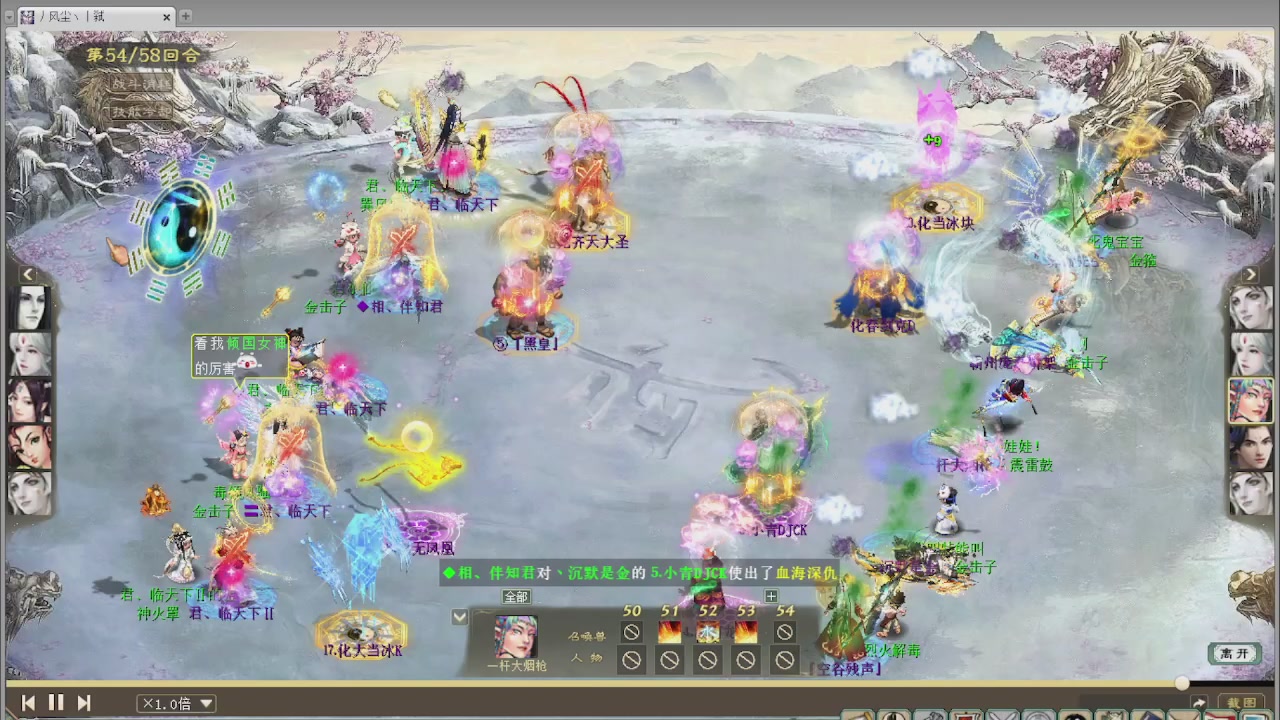Collapse the battle action panel with green chevron
The width and height of the screenshot is (1280, 720).
point(459,617)
